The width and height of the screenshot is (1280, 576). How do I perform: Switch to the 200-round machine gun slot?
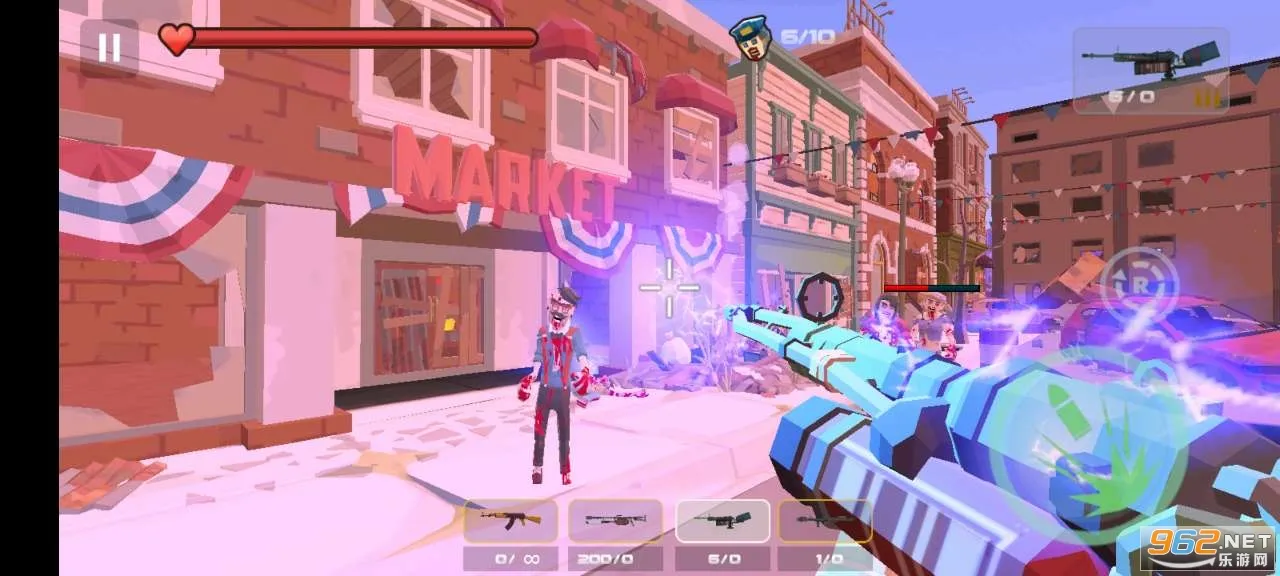pos(615,521)
